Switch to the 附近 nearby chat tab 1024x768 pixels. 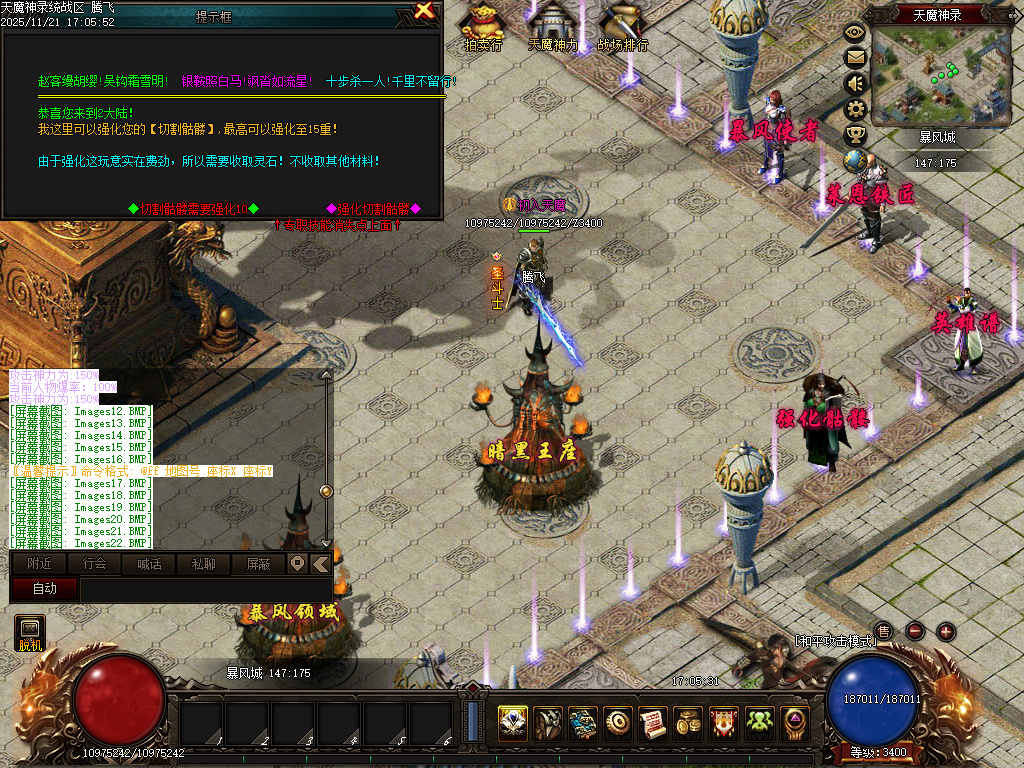tap(40, 564)
